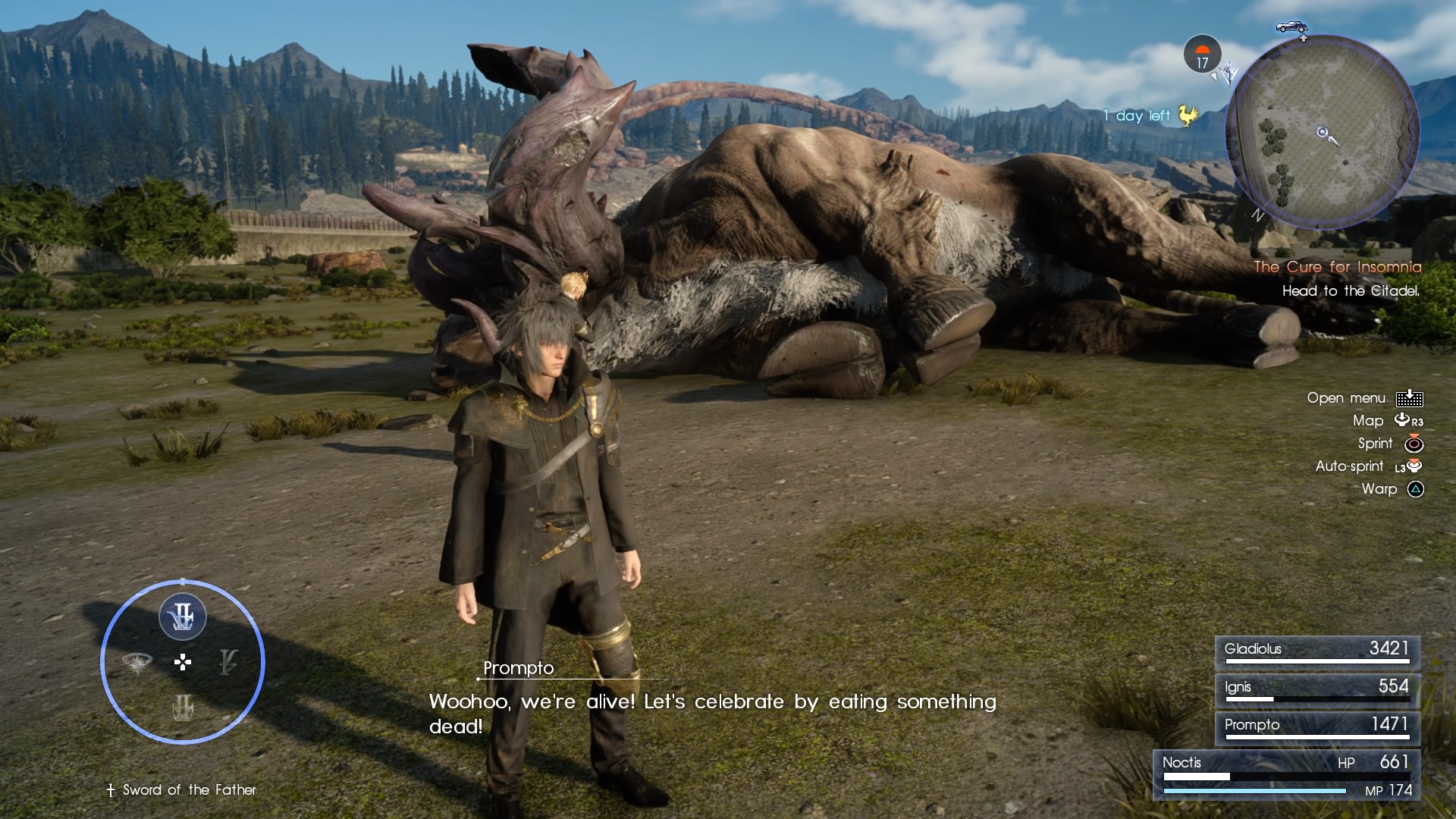Click the time-of-day sun icon showing 17

(1202, 55)
